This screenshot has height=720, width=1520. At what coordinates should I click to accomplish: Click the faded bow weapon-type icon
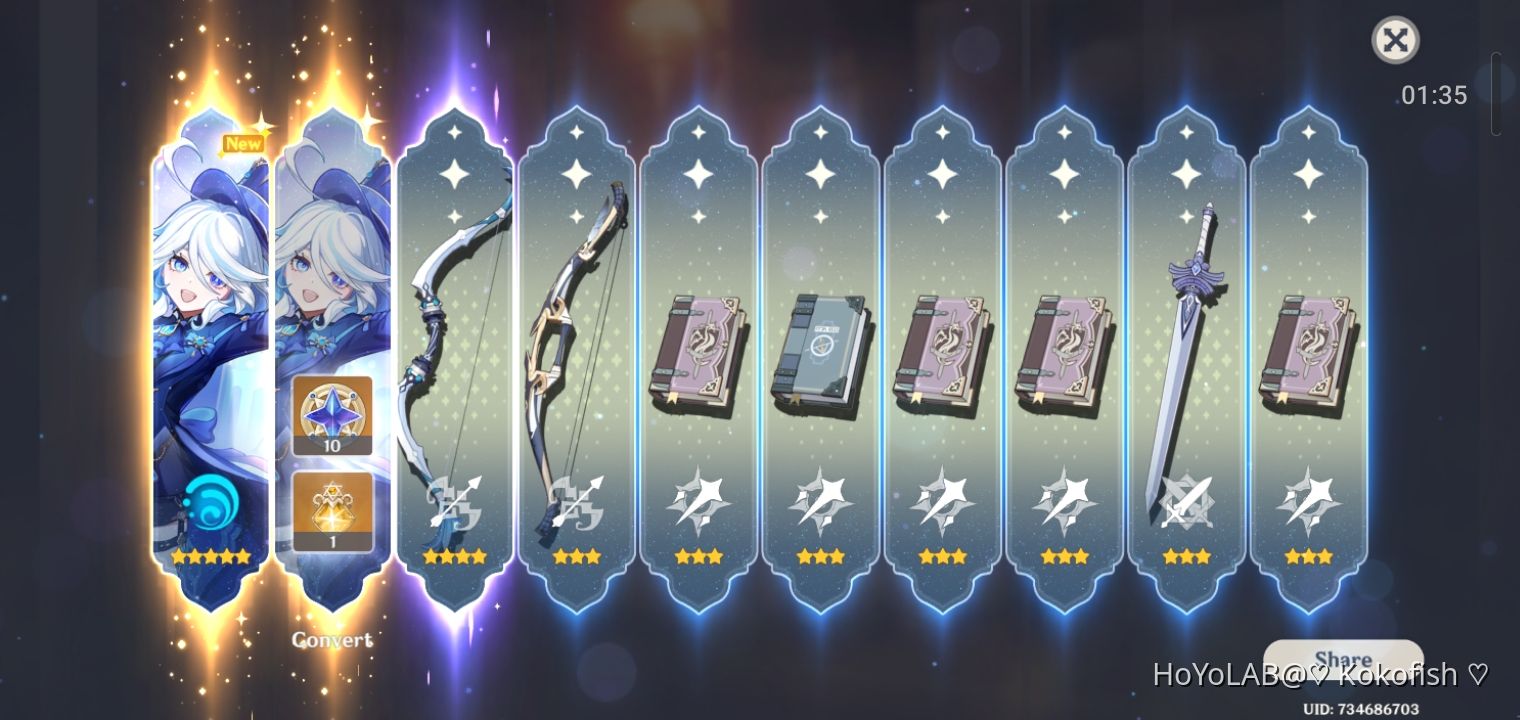[x=455, y=500]
